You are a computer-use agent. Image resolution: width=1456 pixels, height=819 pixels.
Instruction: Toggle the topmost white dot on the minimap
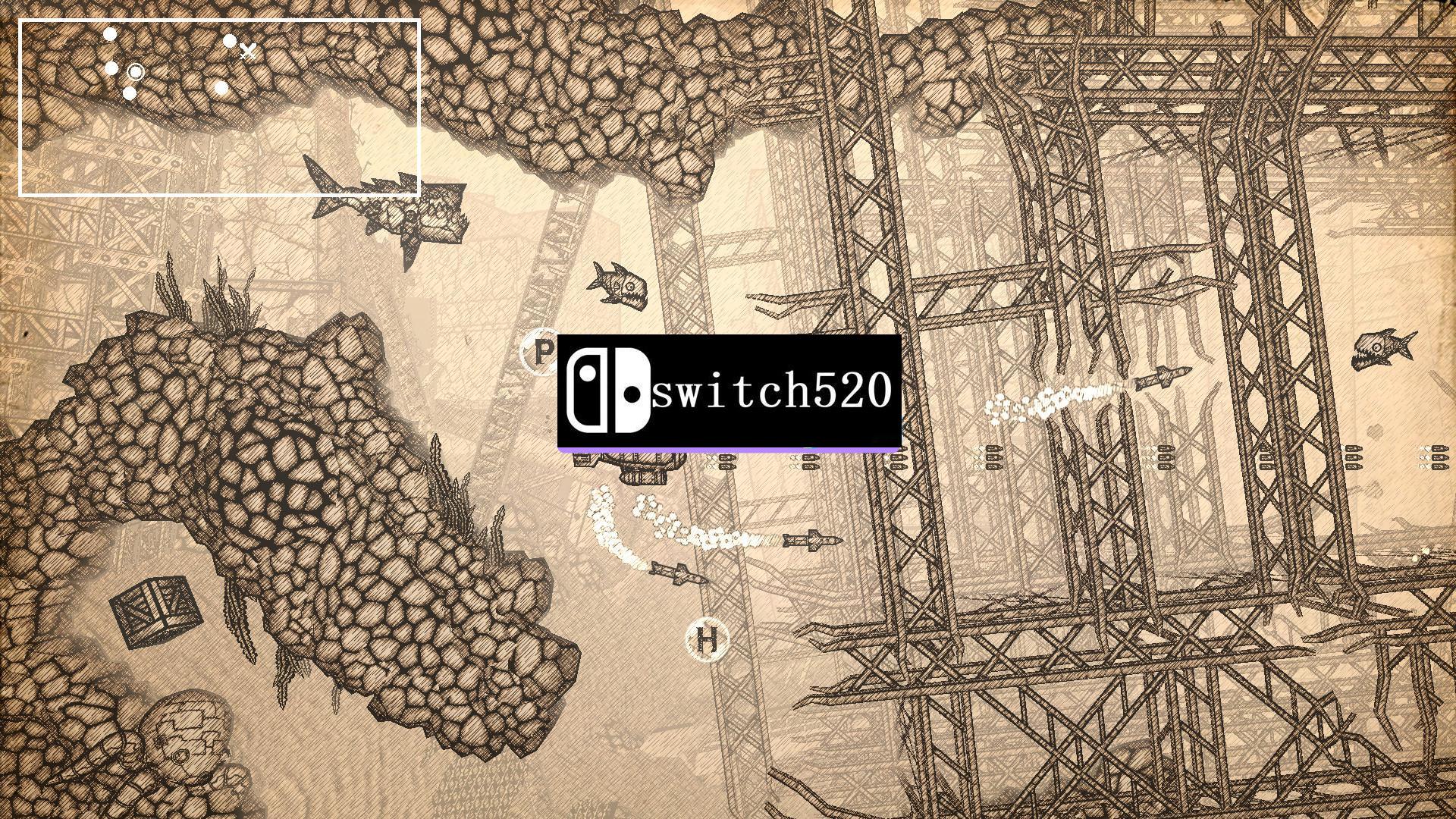(x=110, y=33)
